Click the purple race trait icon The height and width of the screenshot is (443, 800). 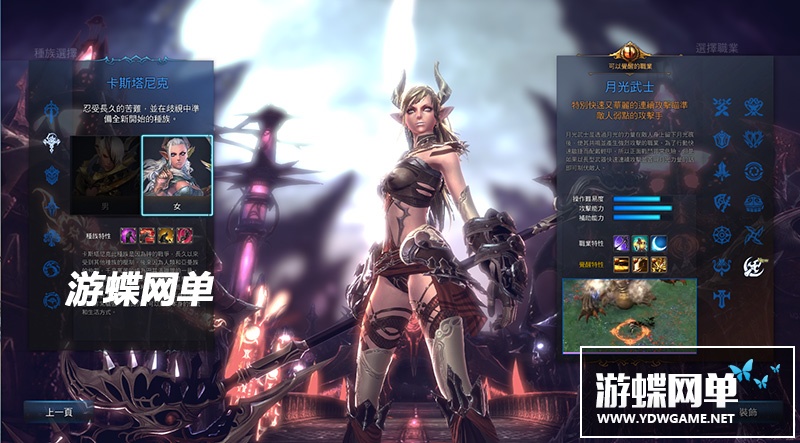pyautogui.click(x=129, y=235)
